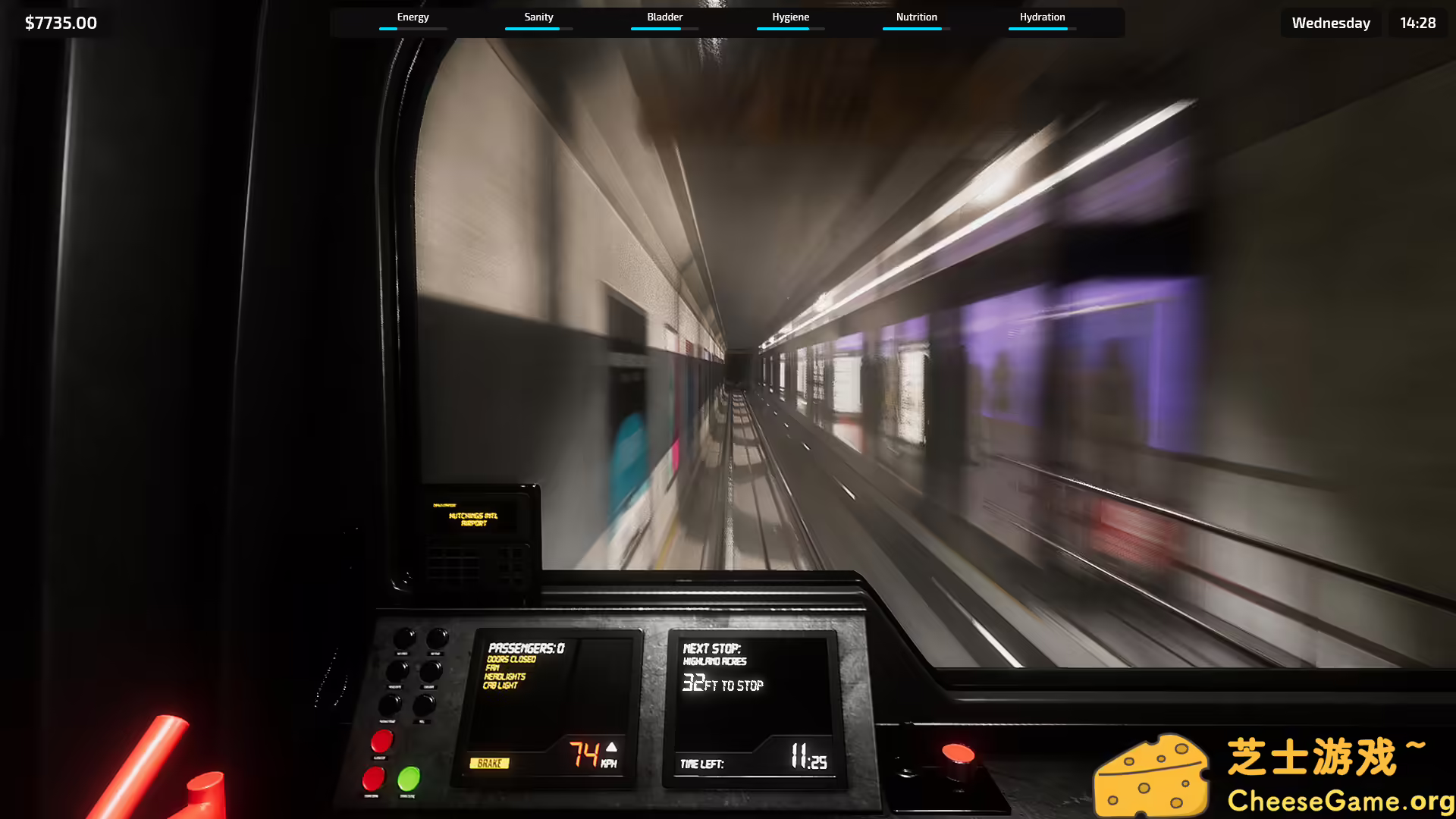Click the 32FT TO STOP distance readout

723,684
